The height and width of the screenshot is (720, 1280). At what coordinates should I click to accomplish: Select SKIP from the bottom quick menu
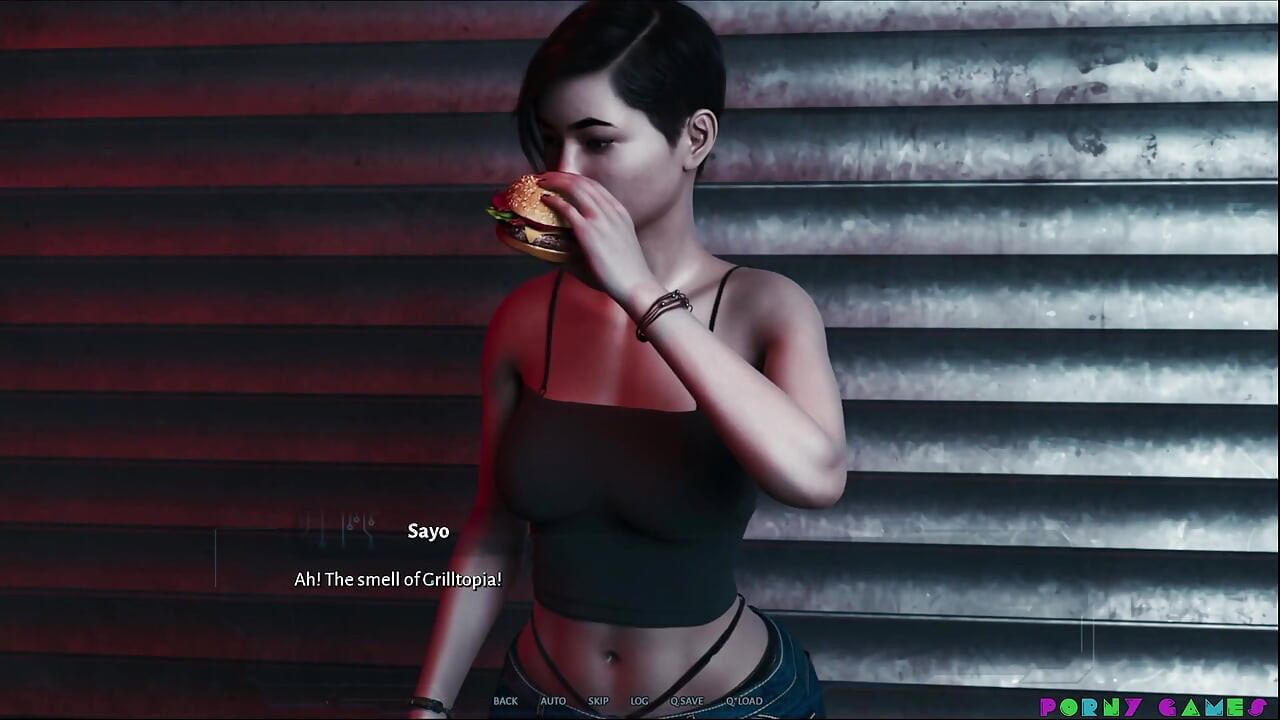pos(597,701)
